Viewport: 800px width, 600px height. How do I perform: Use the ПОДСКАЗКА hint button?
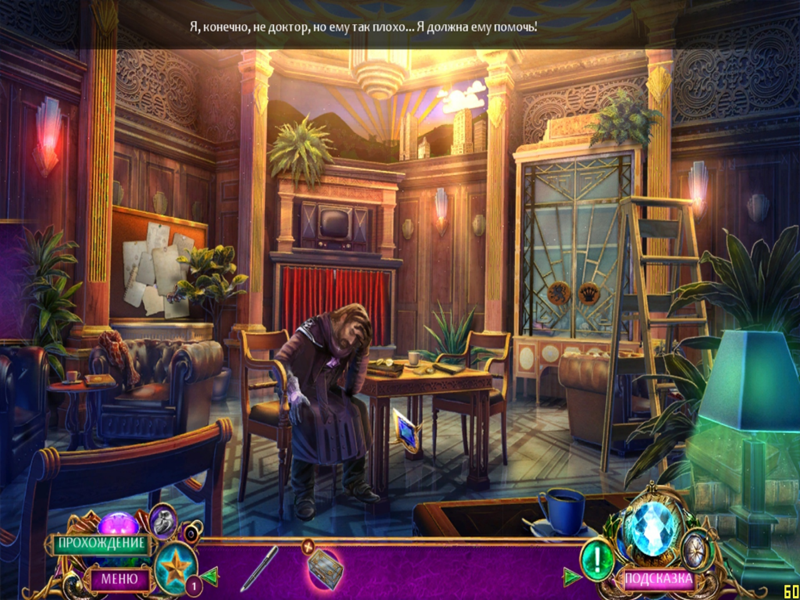click(658, 578)
